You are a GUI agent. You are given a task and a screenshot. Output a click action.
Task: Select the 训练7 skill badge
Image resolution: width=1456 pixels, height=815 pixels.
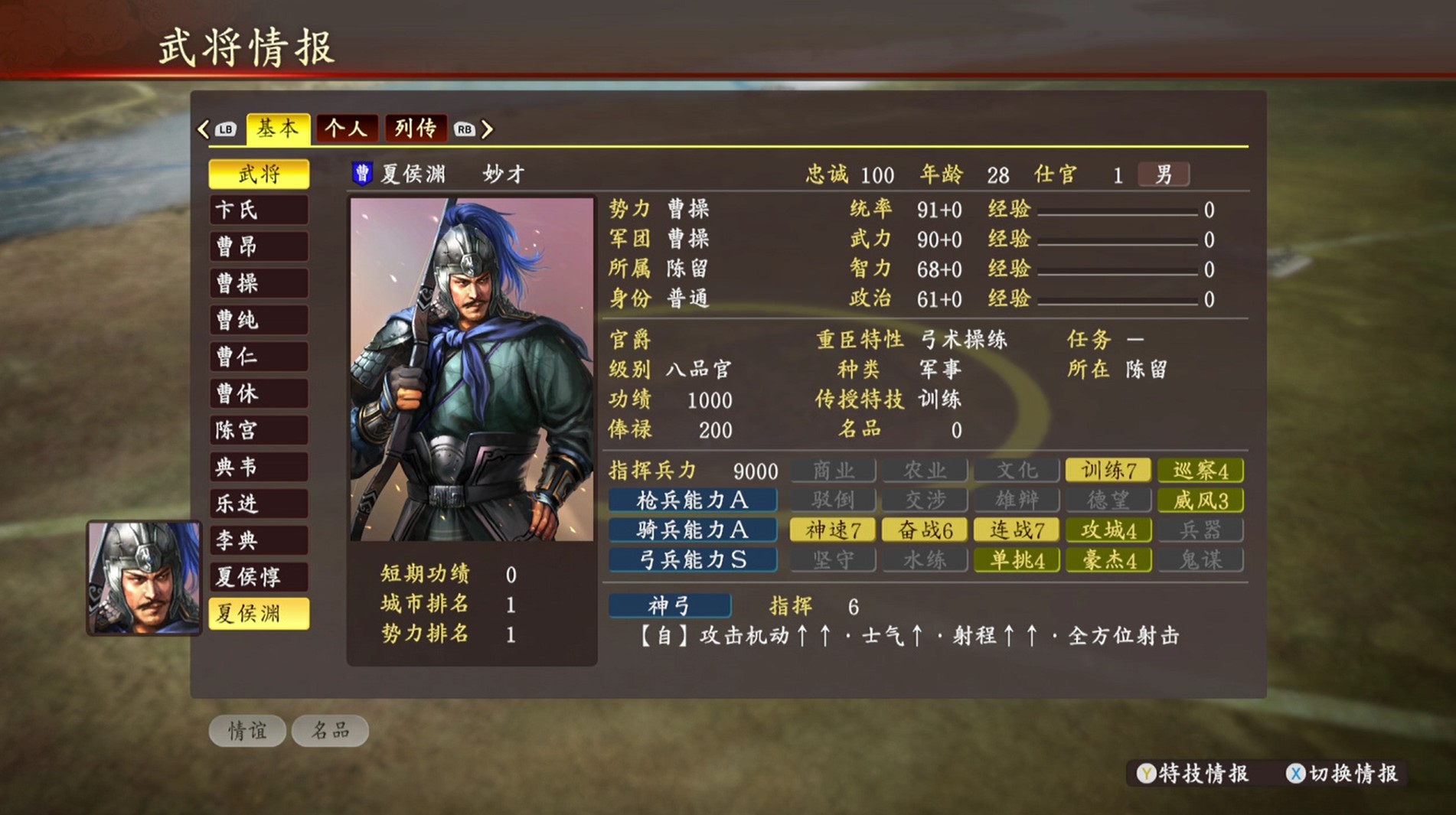(1108, 470)
